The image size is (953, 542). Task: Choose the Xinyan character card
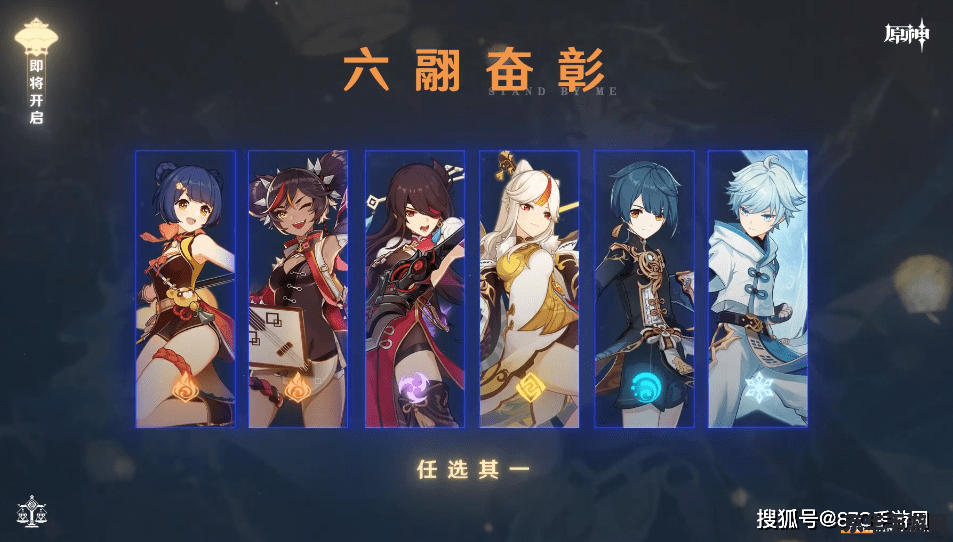click(298, 289)
